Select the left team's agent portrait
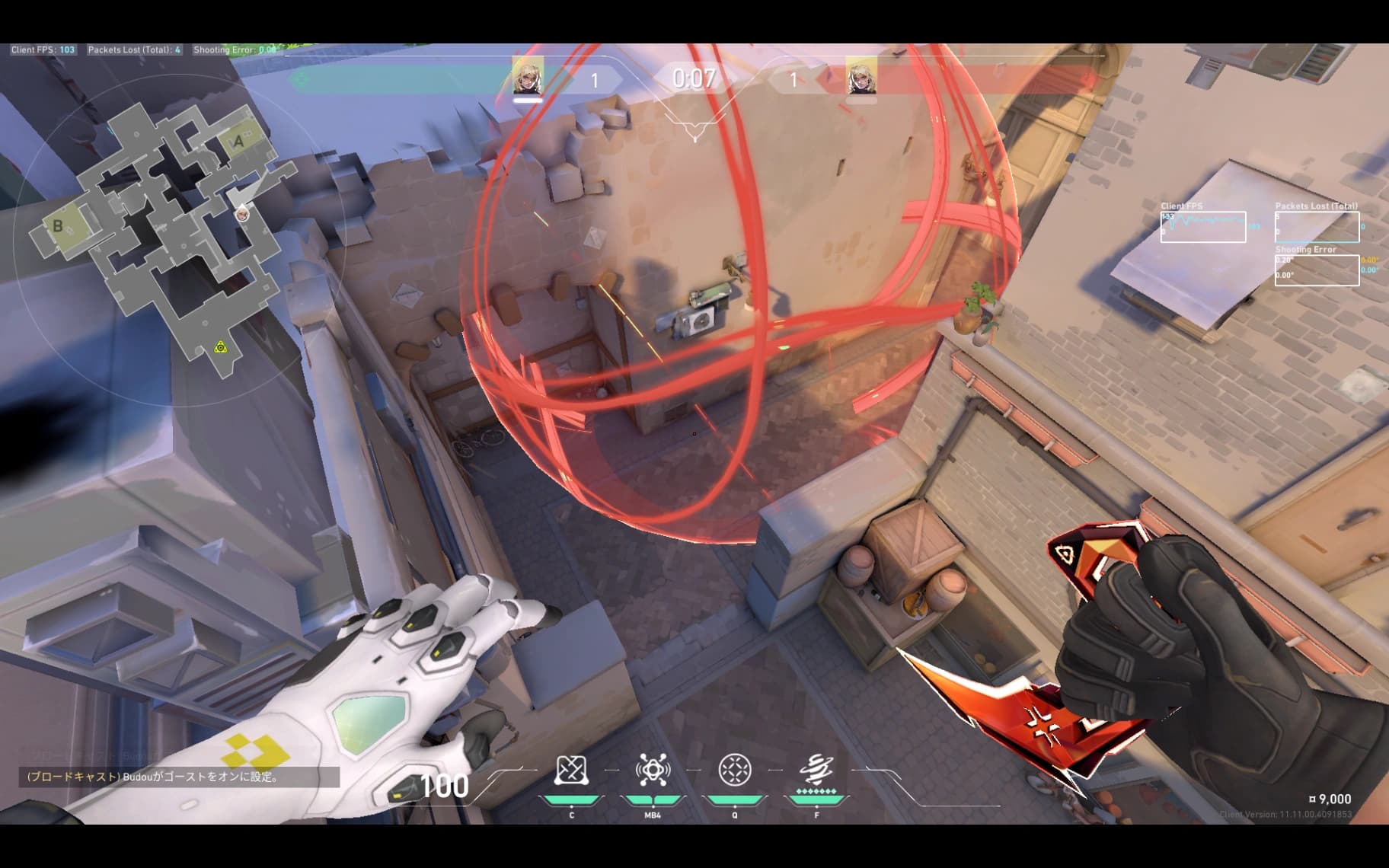The width and height of the screenshot is (1389, 868). [527, 75]
